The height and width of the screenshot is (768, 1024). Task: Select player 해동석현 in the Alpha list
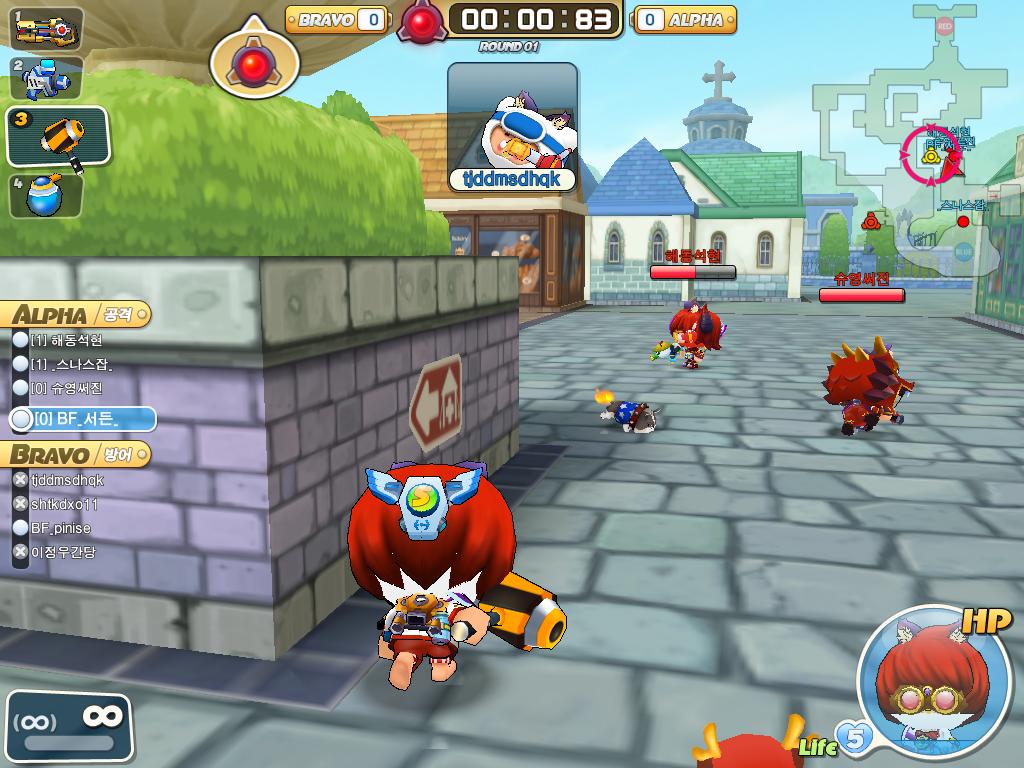tap(68, 340)
